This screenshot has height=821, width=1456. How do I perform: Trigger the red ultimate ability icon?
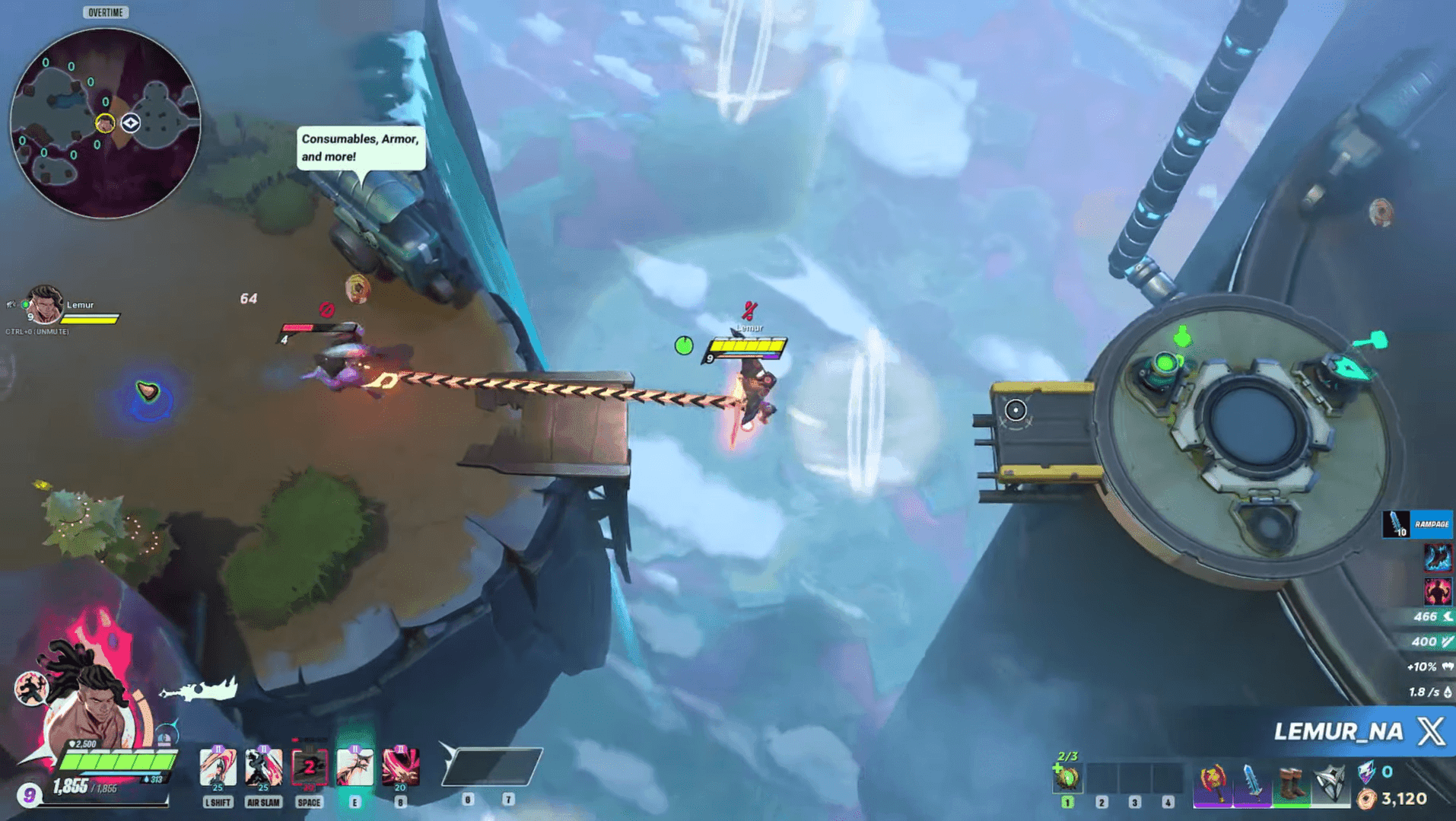point(400,767)
